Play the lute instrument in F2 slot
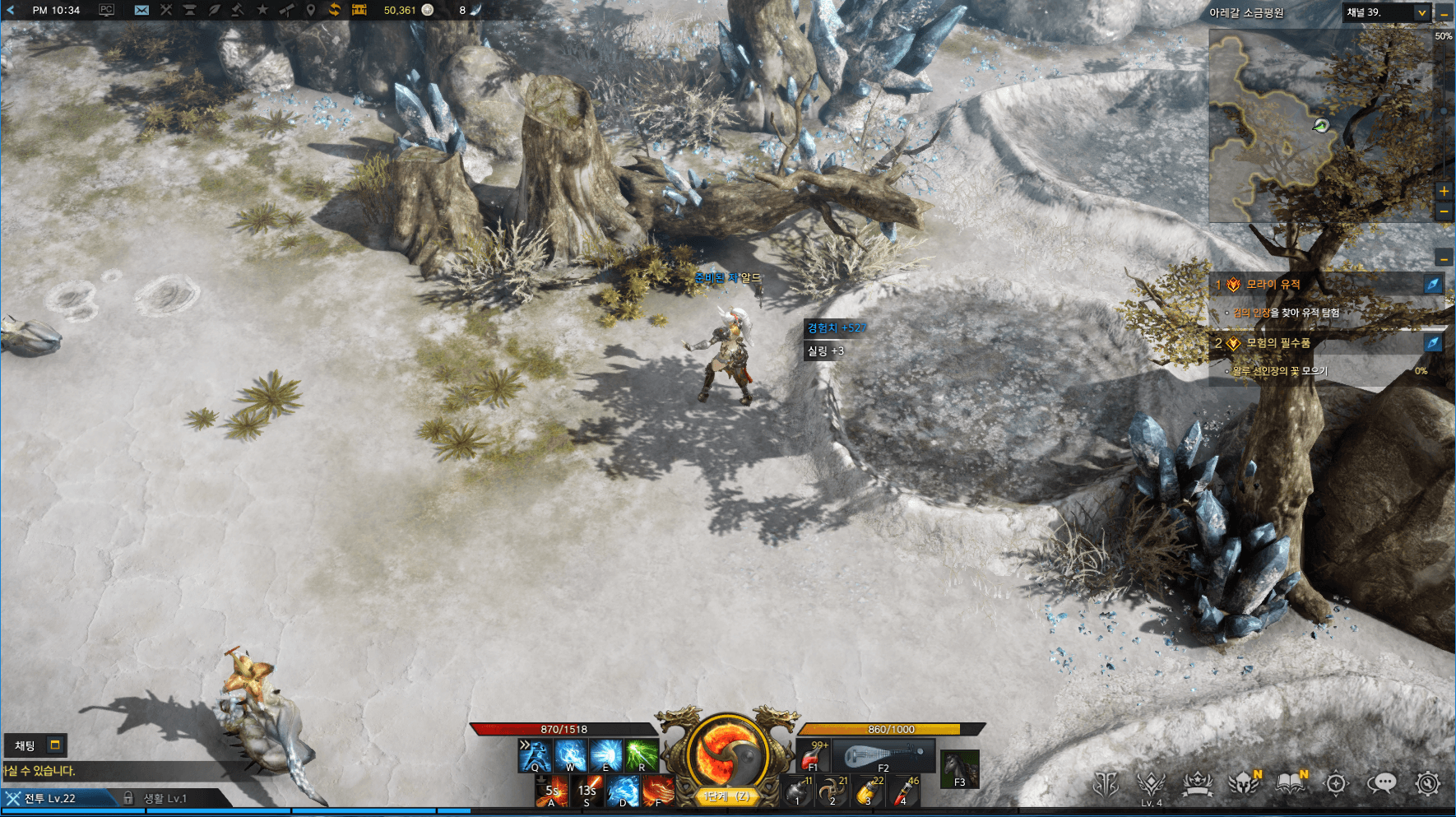The width and height of the screenshot is (1456, 817). click(883, 755)
